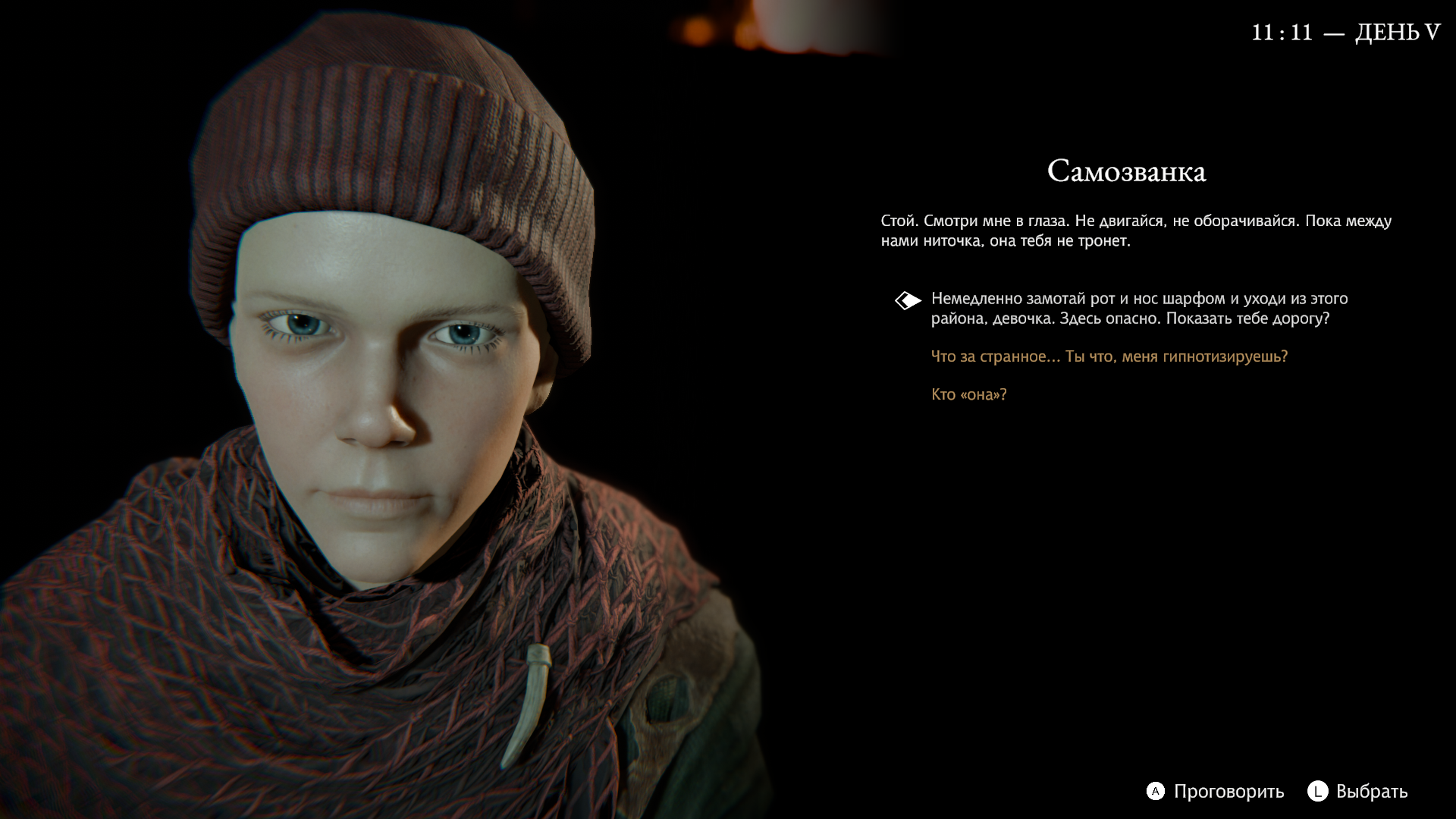Click the orange-tinted «Кто «она»?» text
This screenshot has width=1456, height=819.
pyautogui.click(x=968, y=394)
